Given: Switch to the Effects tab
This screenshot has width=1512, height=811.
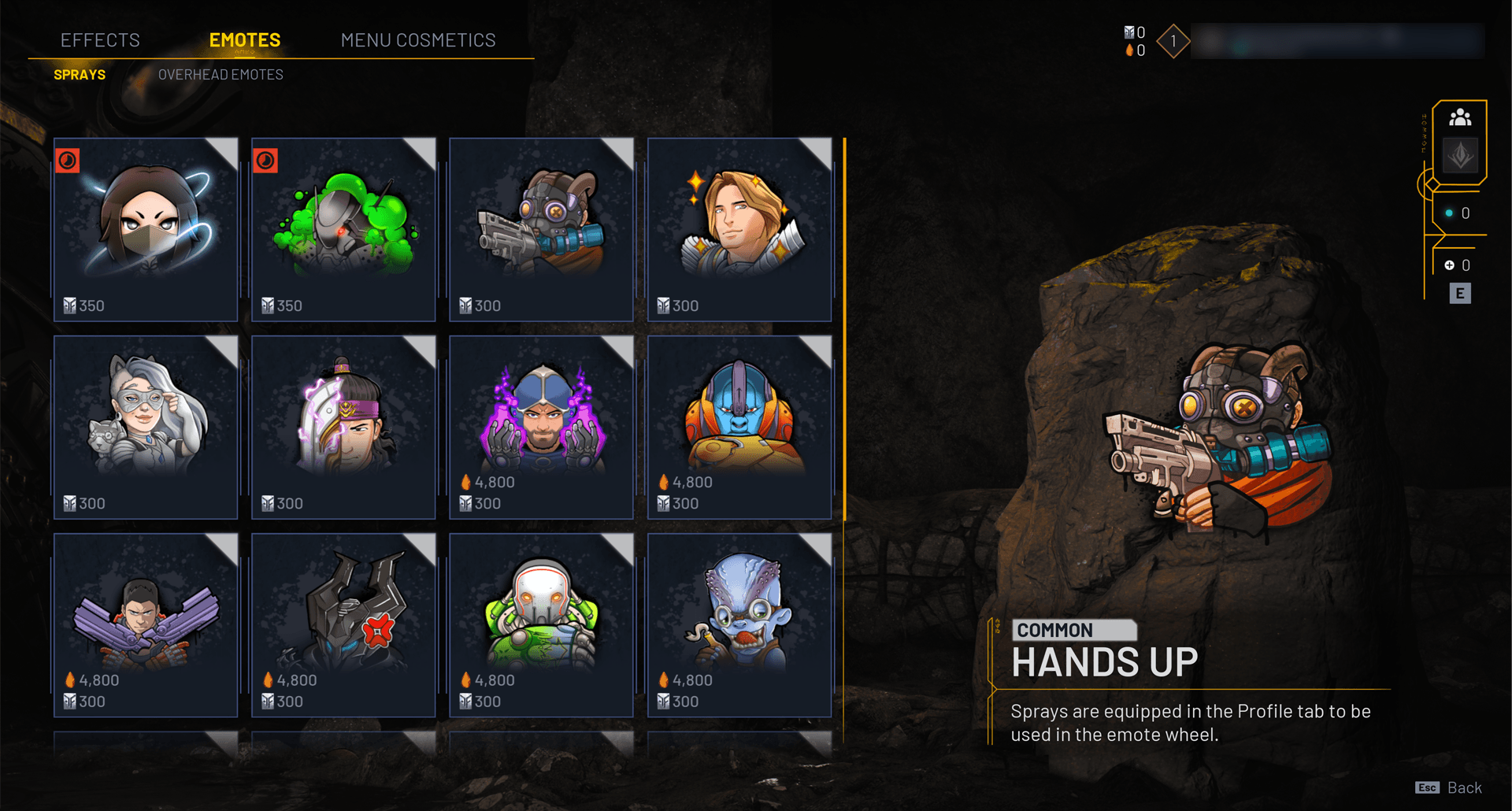Looking at the screenshot, I should (x=100, y=40).
